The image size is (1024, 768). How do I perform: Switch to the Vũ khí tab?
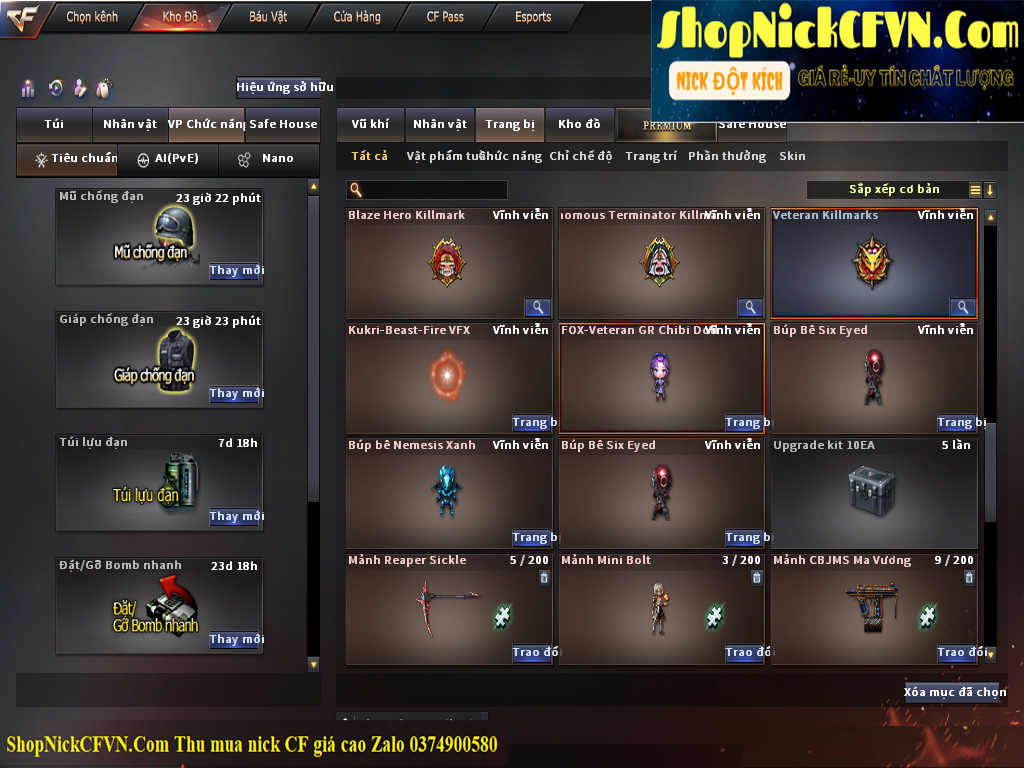[x=370, y=124]
